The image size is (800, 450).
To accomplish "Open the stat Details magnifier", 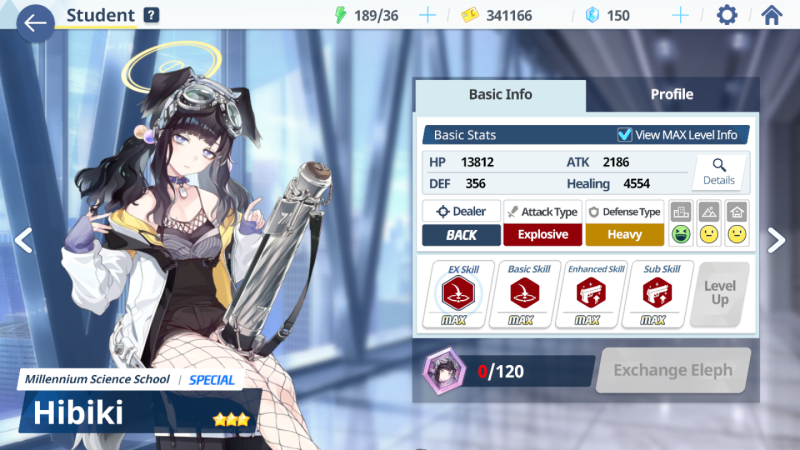I will coord(718,172).
